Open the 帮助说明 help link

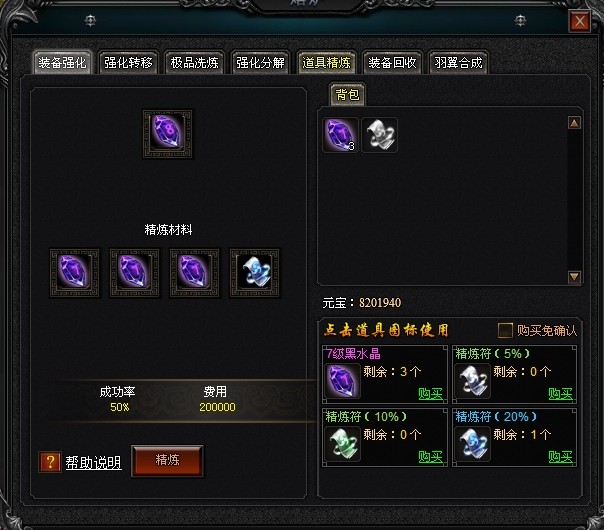[x=93, y=462]
